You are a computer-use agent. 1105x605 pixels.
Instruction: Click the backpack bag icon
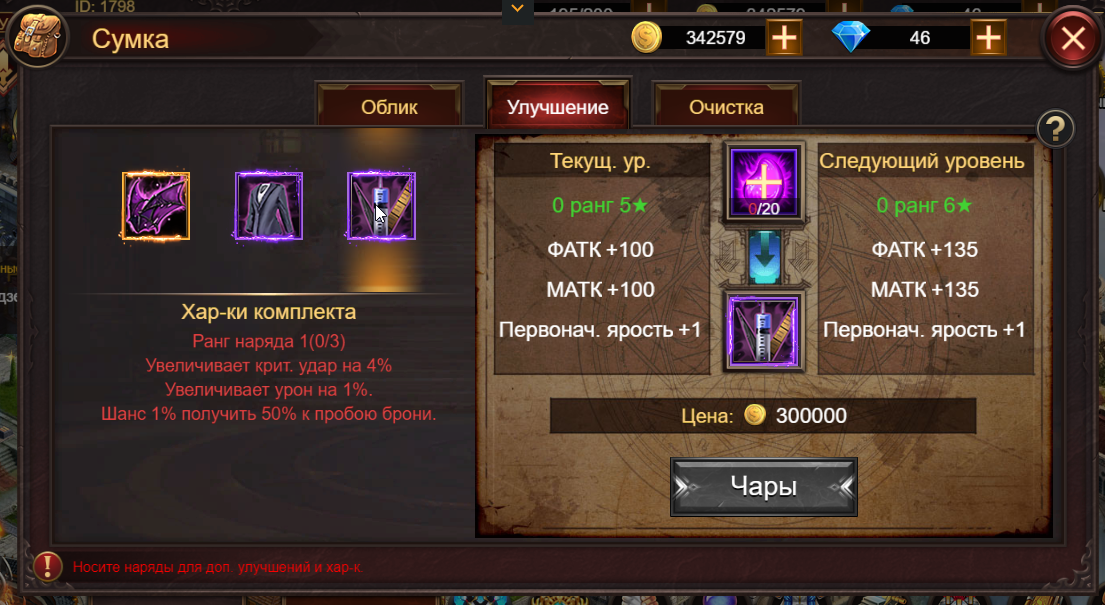coord(36,39)
